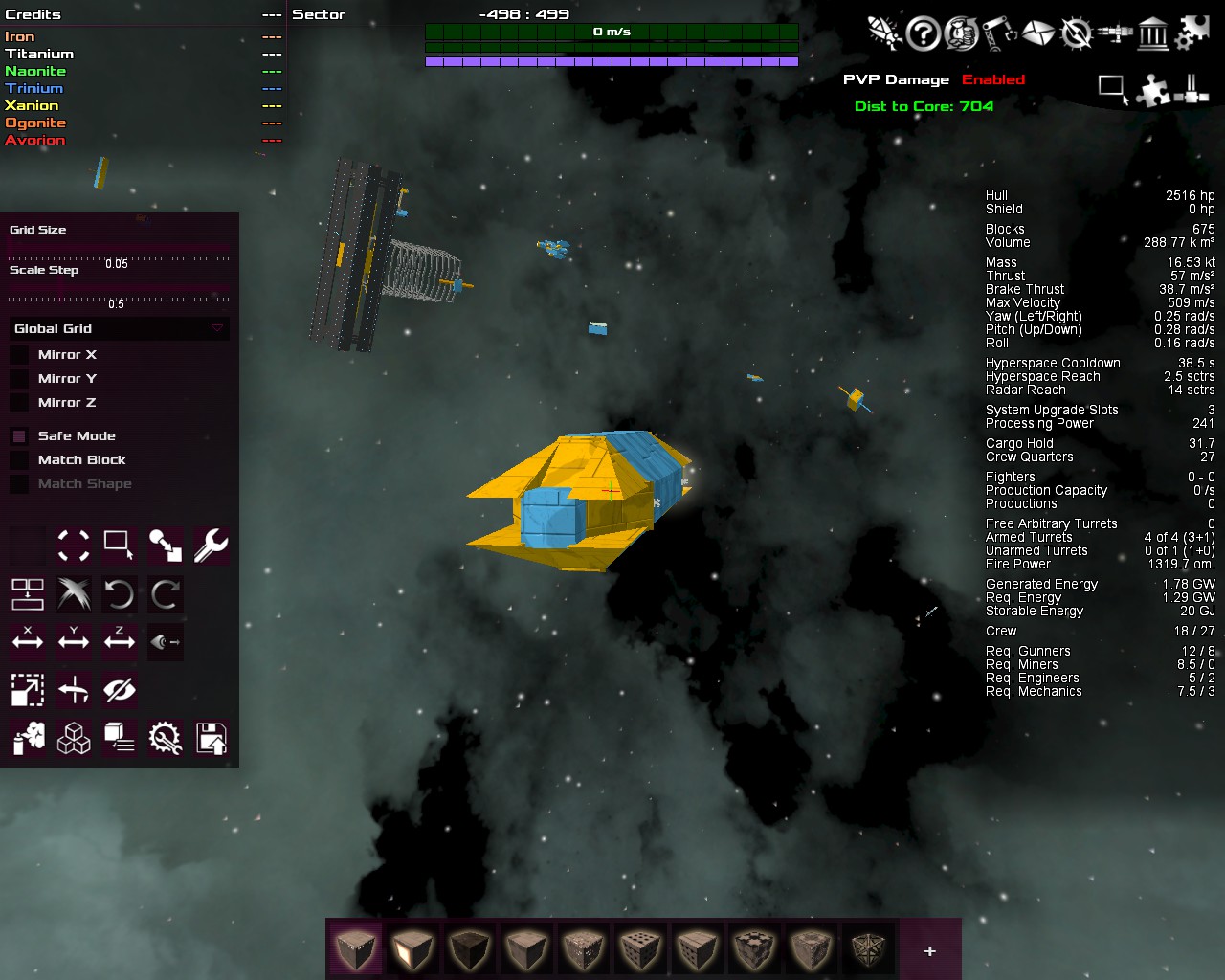Screen dimensions: 1225x980
Task: Open the compass galaxy map icon
Action: click(1077, 34)
